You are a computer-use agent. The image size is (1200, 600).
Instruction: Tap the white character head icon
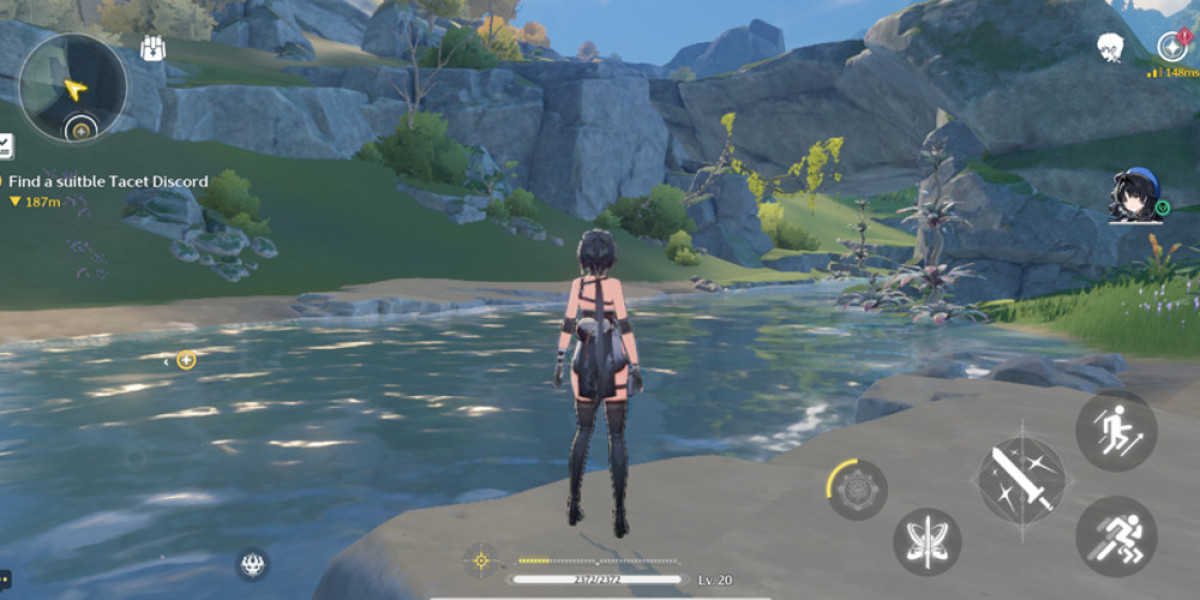click(x=1109, y=46)
